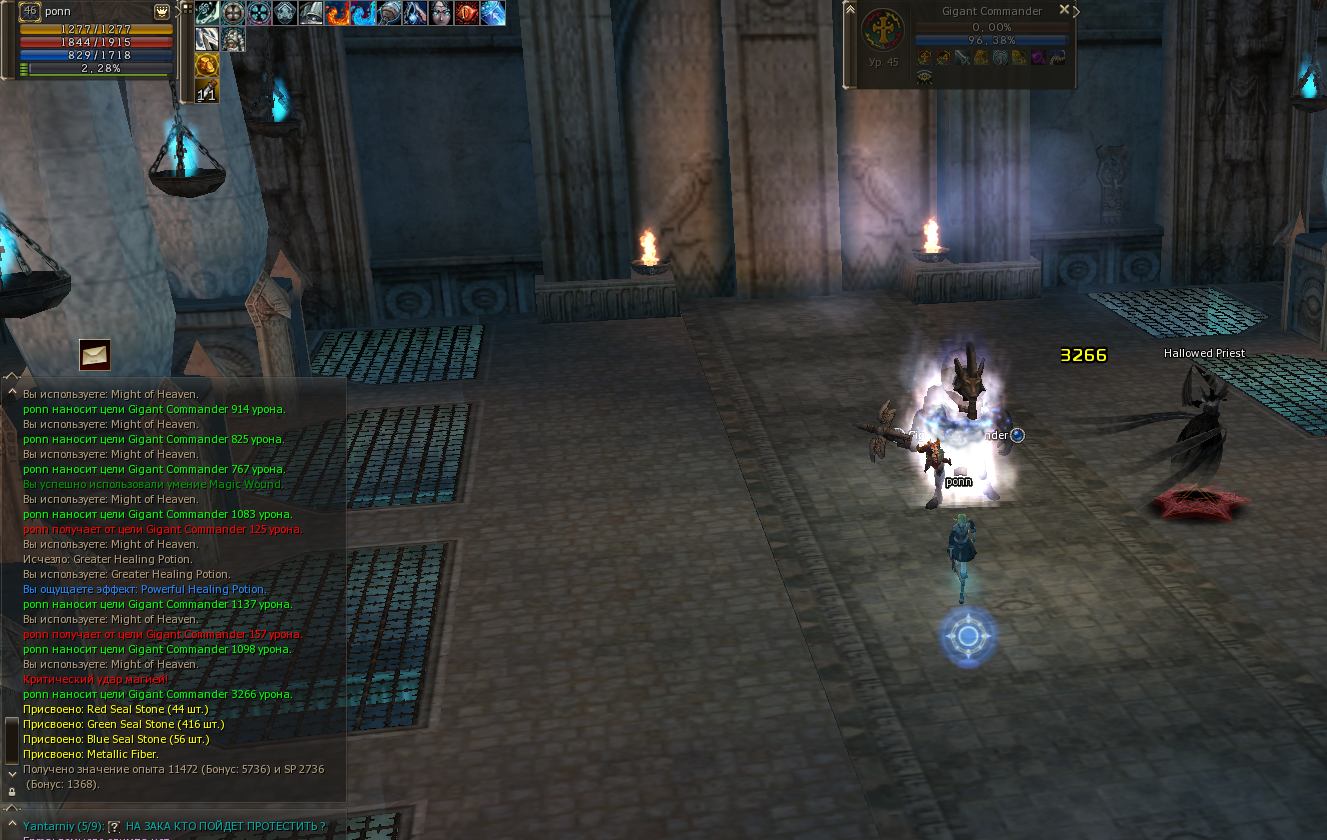Select the eye debuff icon on target

coord(924,76)
